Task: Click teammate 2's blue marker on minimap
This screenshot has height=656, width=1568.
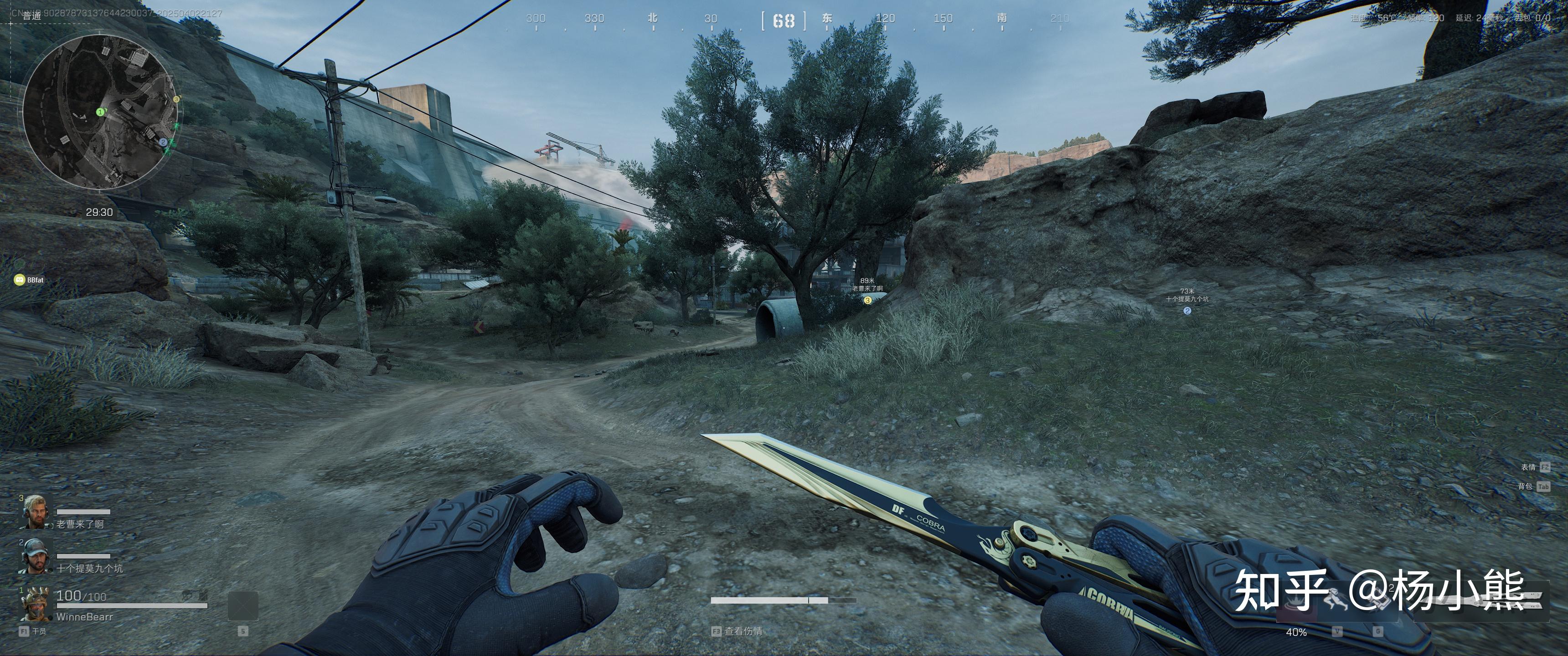Action: pos(163,142)
